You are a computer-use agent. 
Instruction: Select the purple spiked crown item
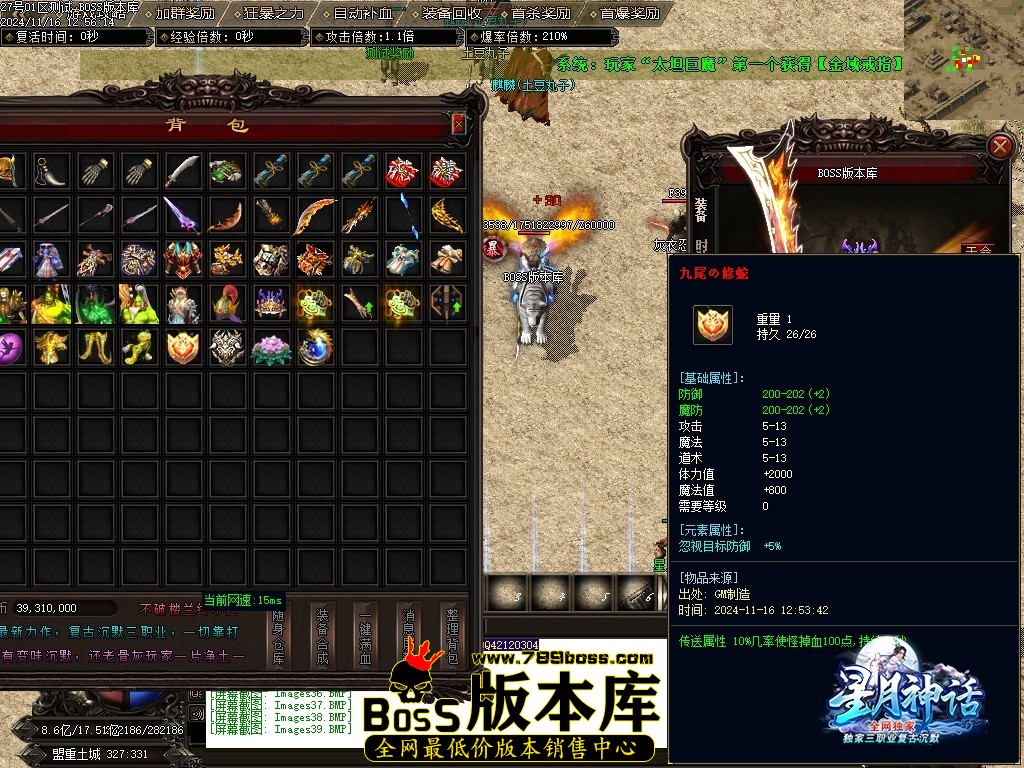click(x=271, y=302)
